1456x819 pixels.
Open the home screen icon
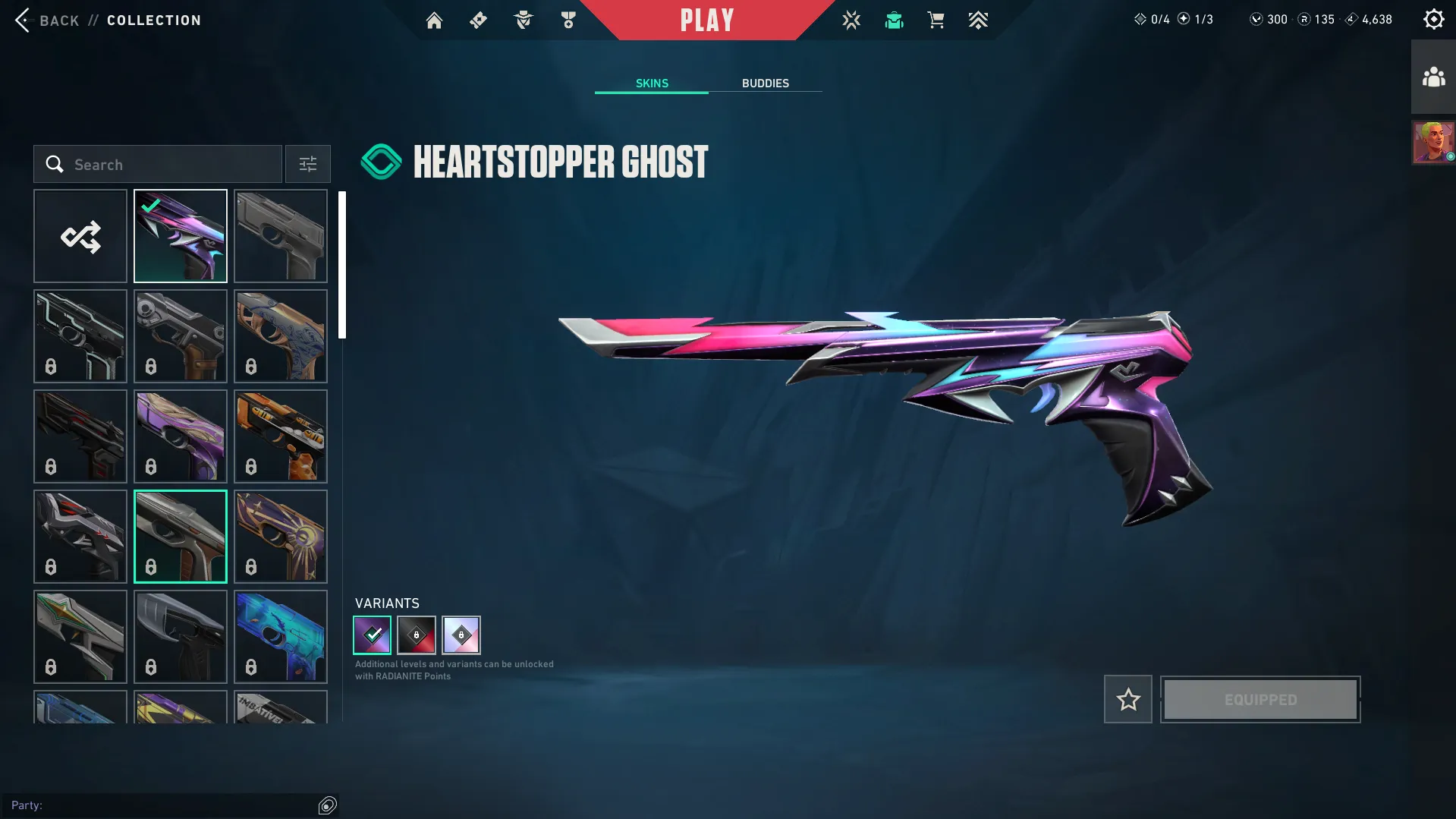[x=434, y=20]
